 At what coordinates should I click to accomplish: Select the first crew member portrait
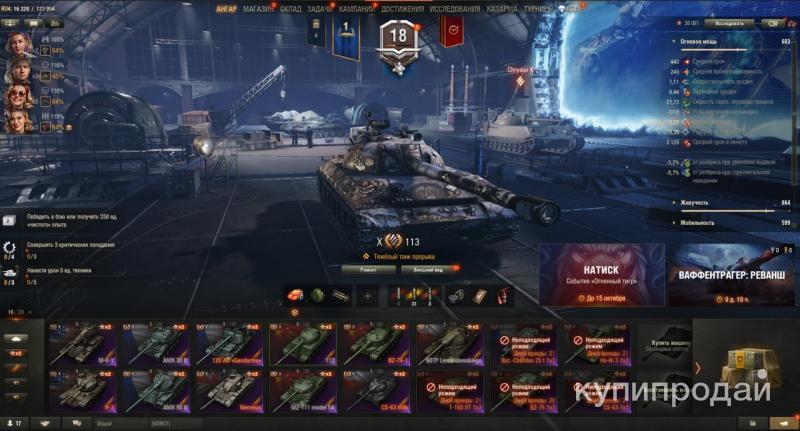point(17,45)
